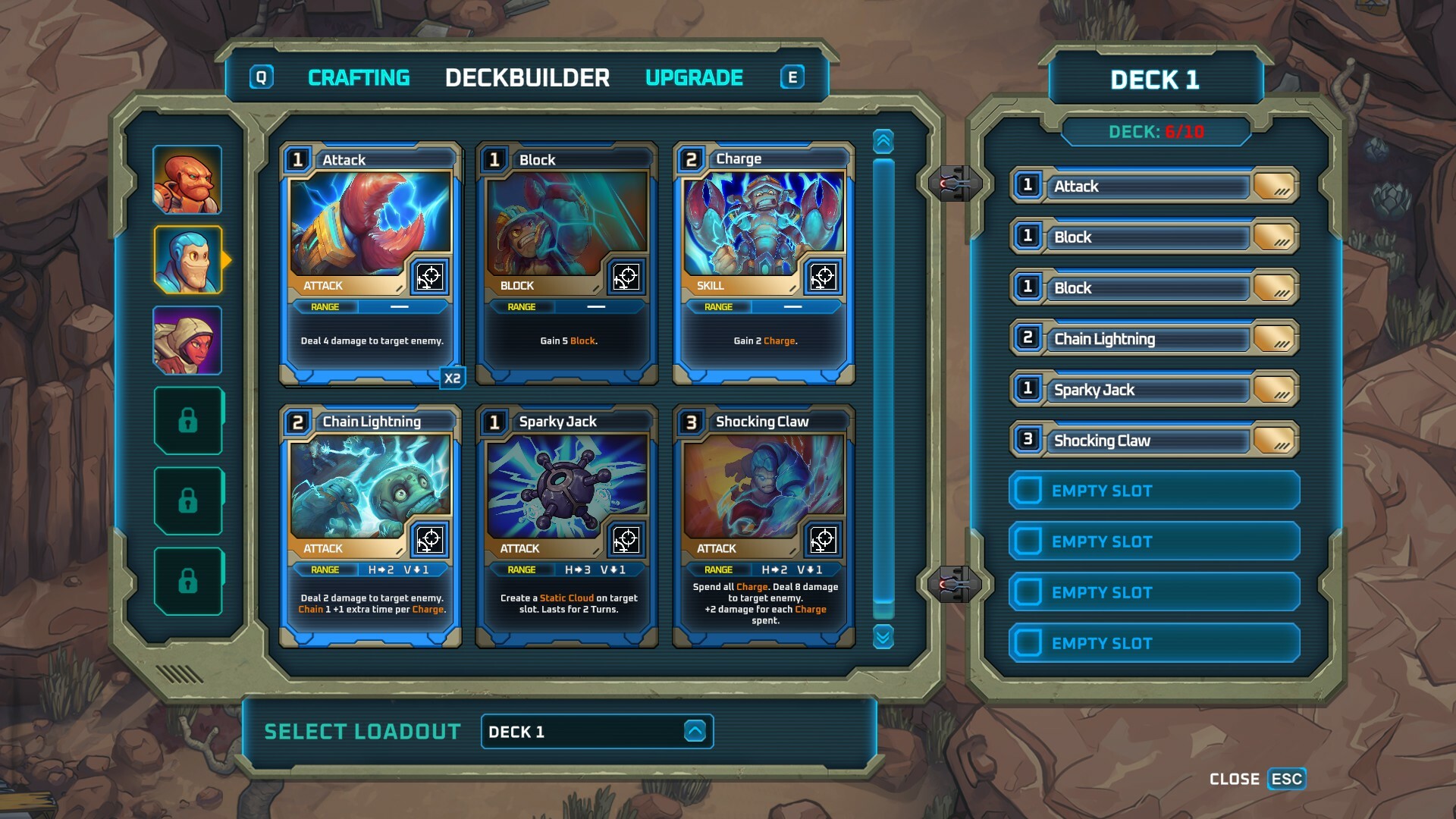Pick the hooded red-skinned character portrait
Screen dimensions: 1456x819
point(187,340)
